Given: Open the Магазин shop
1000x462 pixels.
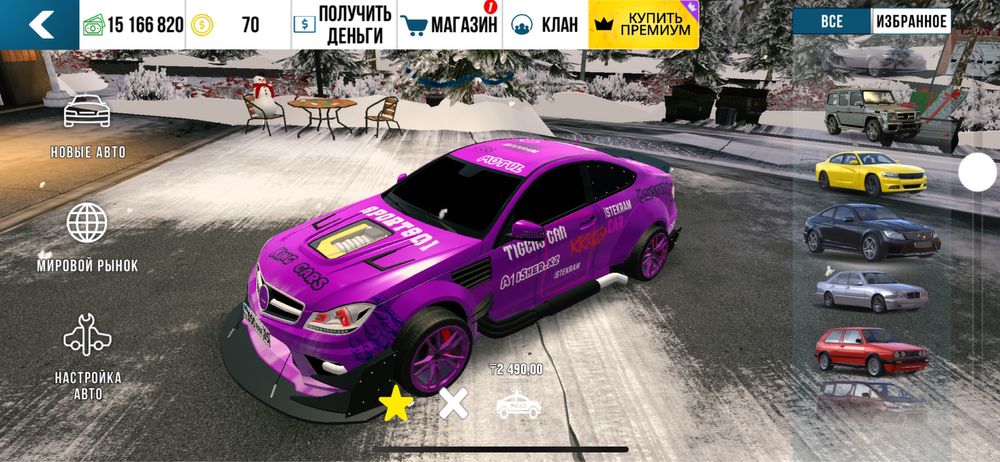Looking at the screenshot, I should tap(448, 25).
